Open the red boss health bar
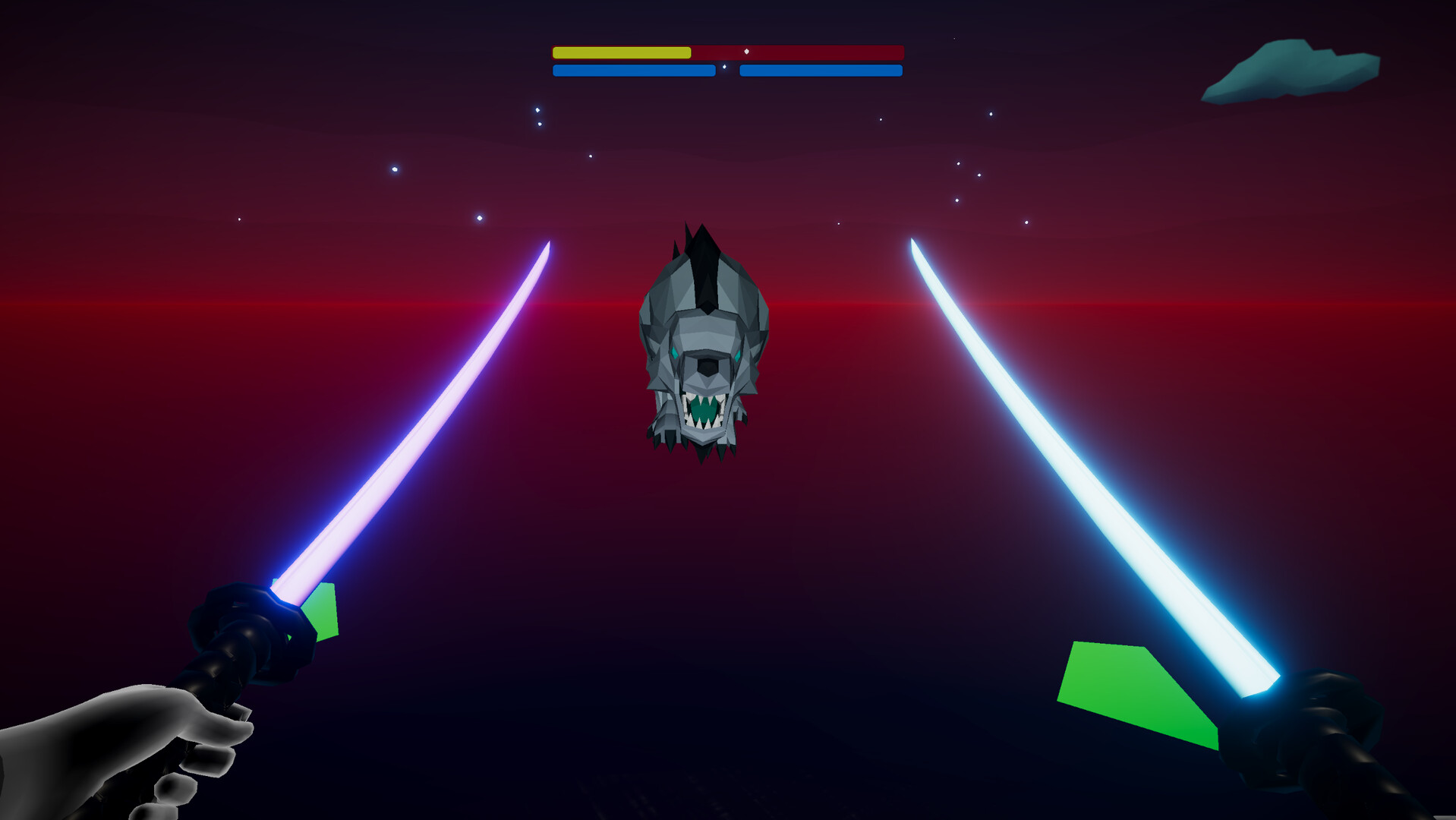Image resolution: width=1456 pixels, height=820 pixels. pos(797,53)
